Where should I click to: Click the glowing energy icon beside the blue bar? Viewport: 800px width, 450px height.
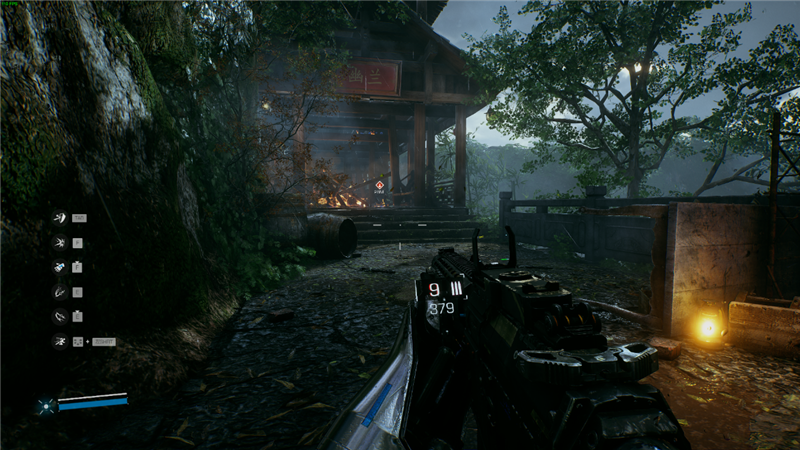(45, 405)
